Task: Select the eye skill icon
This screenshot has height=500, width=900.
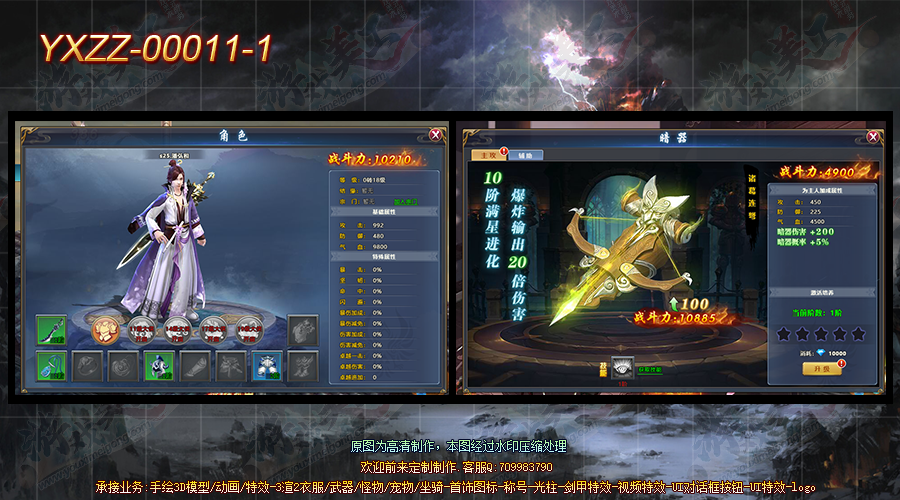Action: 624,368
